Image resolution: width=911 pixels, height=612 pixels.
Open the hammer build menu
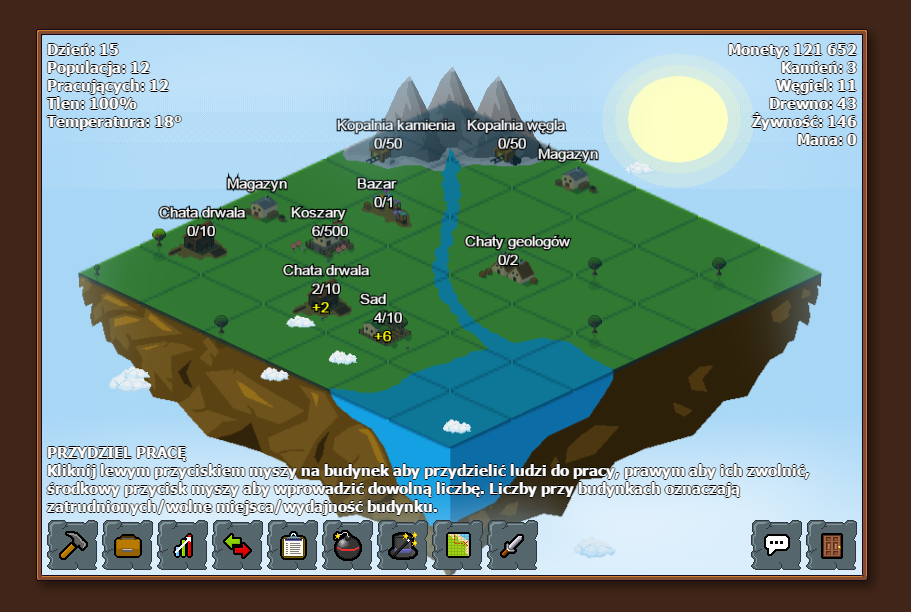coord(73,545)
